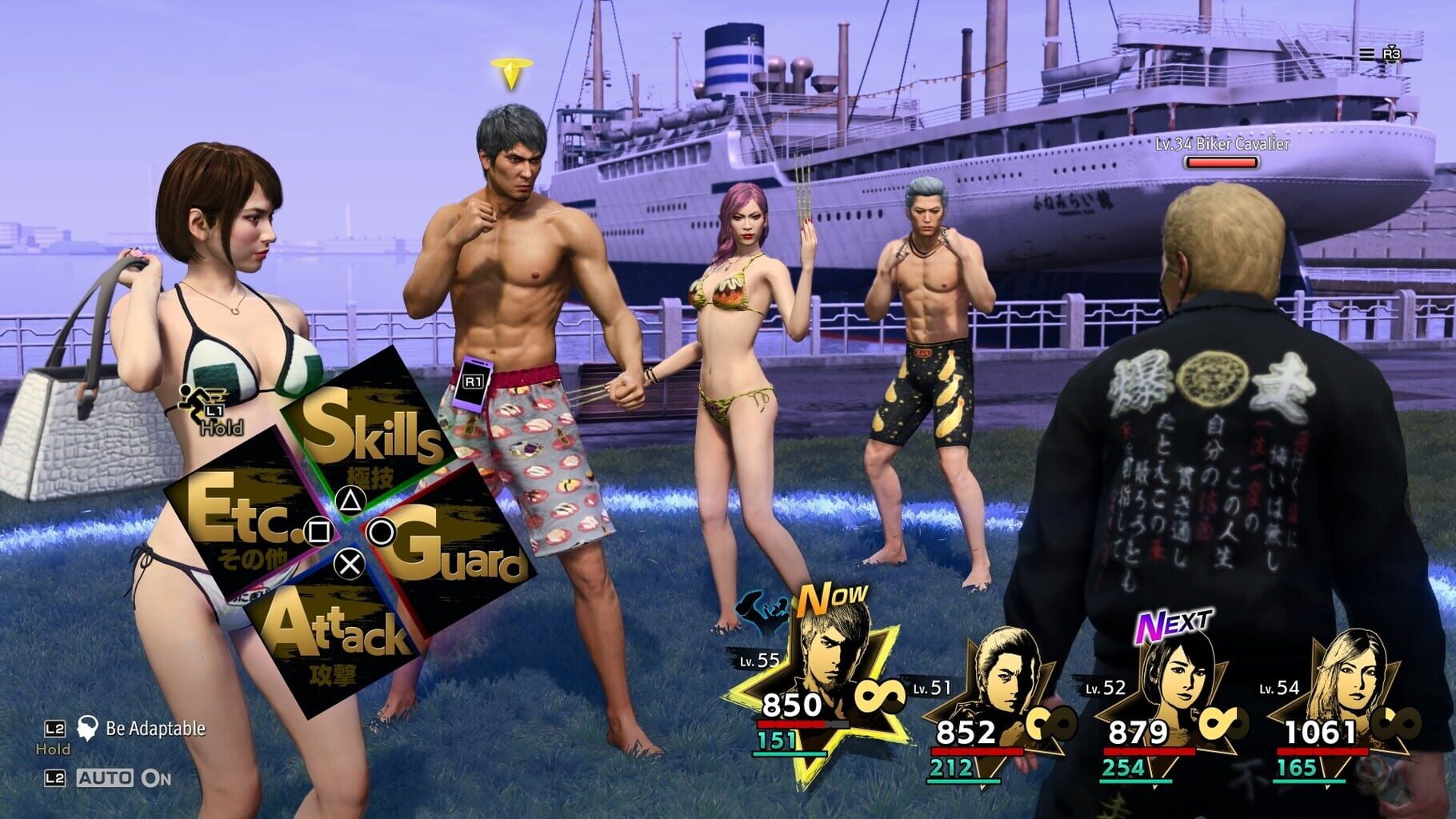
Task: Open the Skills menu with the triangle option
Action: click(376, 437)
